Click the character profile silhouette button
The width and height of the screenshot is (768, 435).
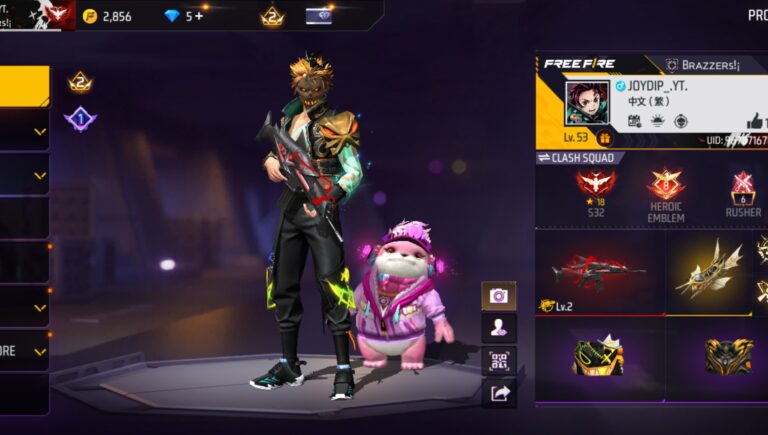tap(498, 327)
